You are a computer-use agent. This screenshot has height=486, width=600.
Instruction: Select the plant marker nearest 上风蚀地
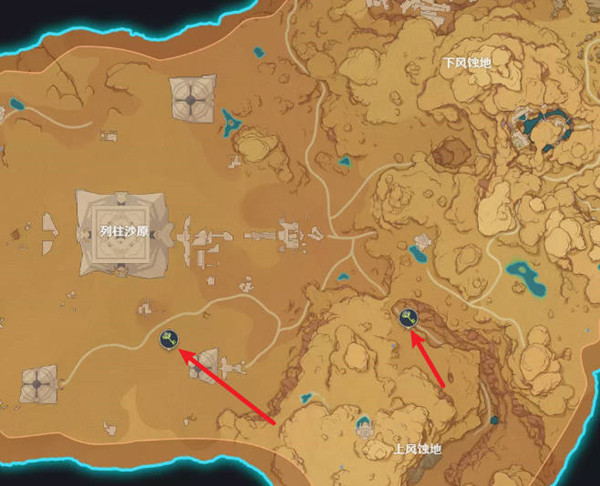click(408, 319)
